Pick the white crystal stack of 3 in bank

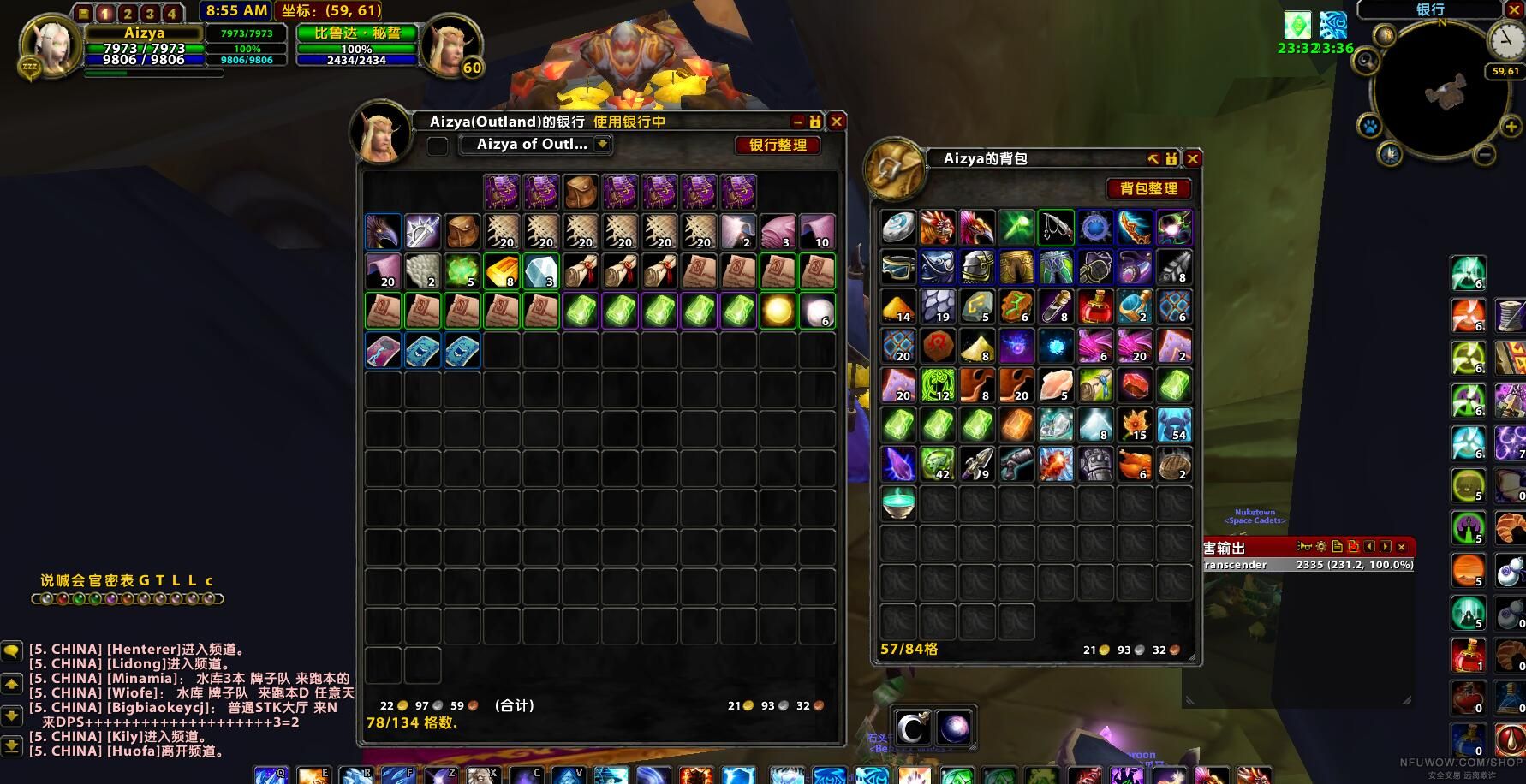pyautogui.click(x=540, y=271)
